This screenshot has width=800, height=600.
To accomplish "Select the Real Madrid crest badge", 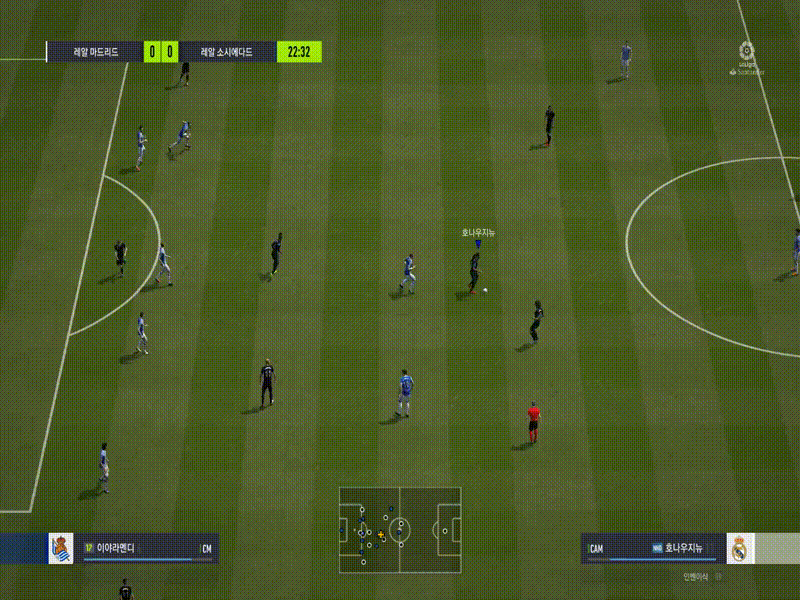I will [740, 548].
